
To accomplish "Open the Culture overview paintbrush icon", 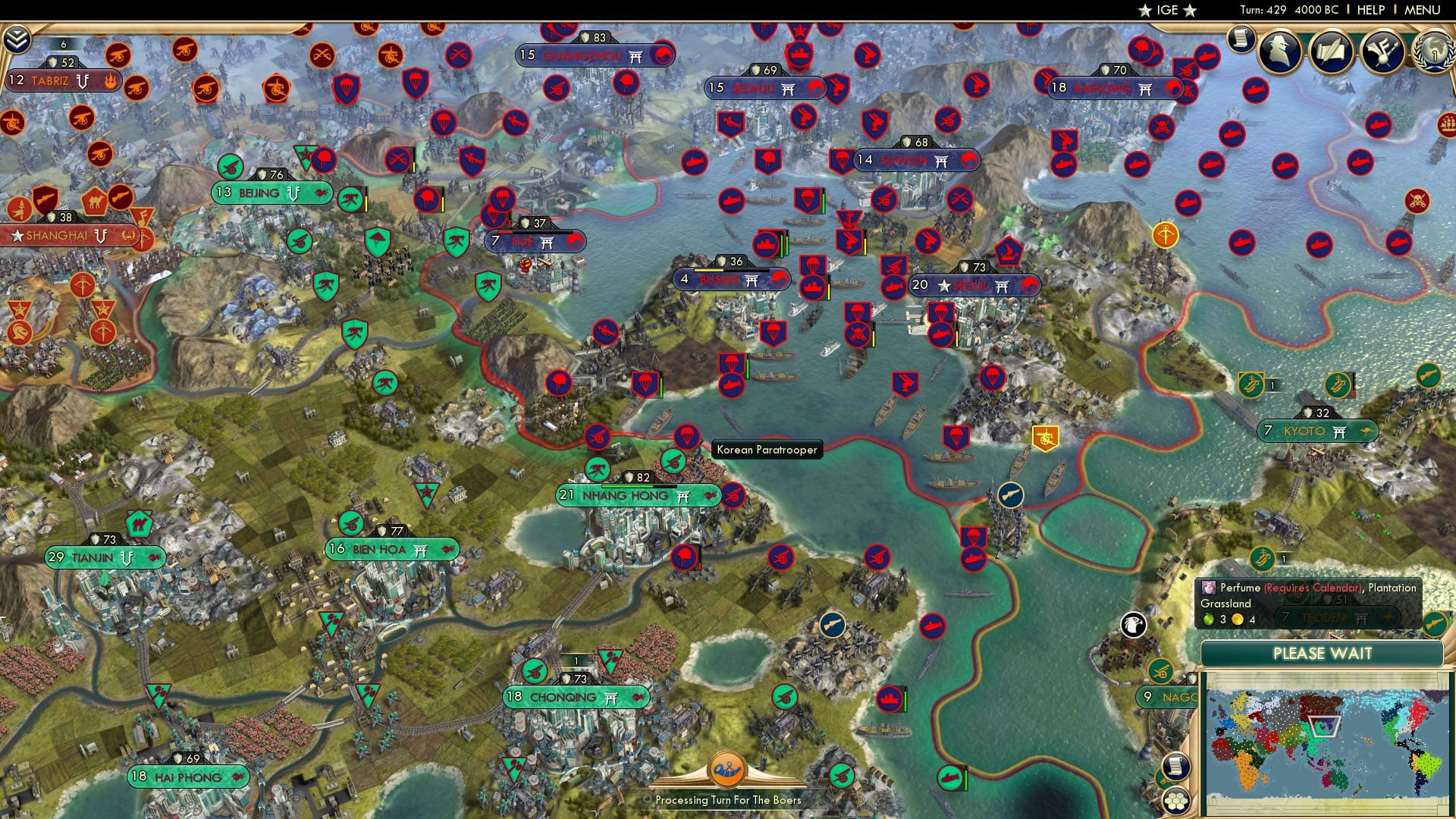I will (x=1382, y=52).
